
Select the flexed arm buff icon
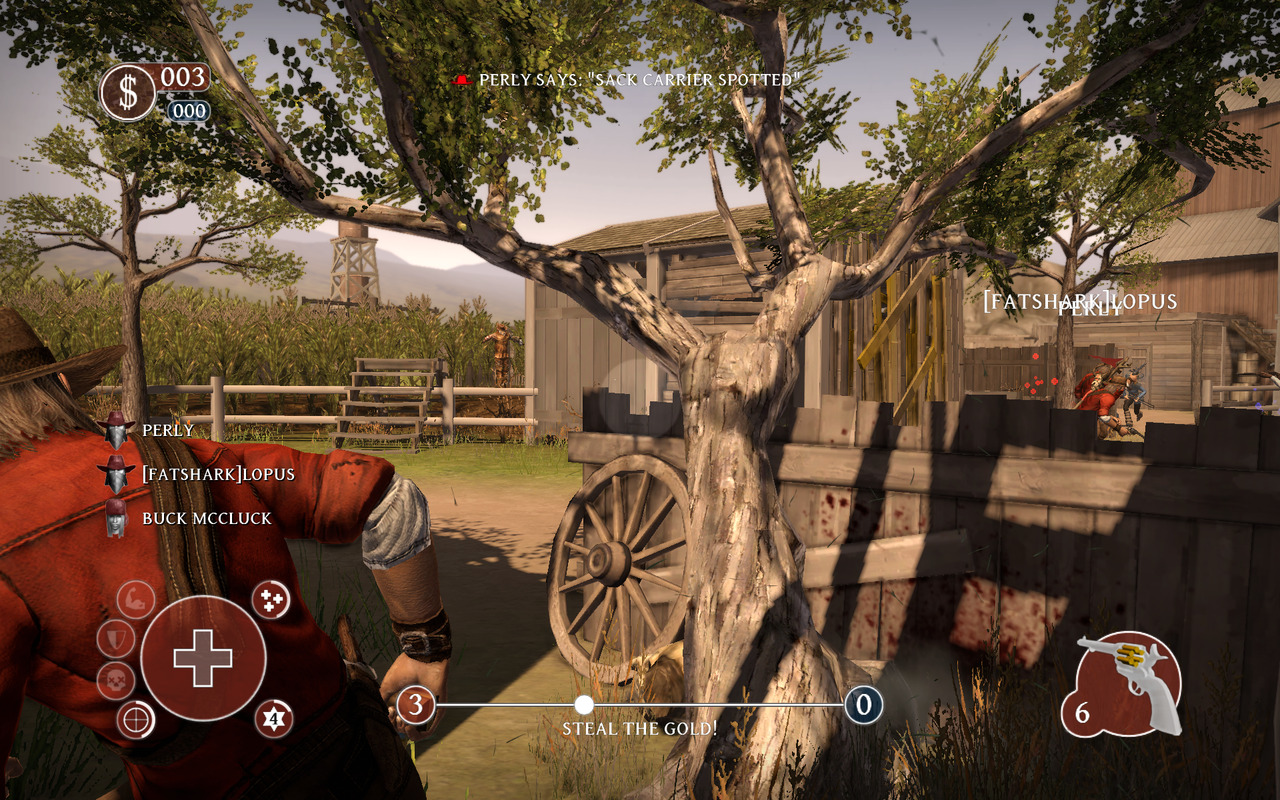136,600
